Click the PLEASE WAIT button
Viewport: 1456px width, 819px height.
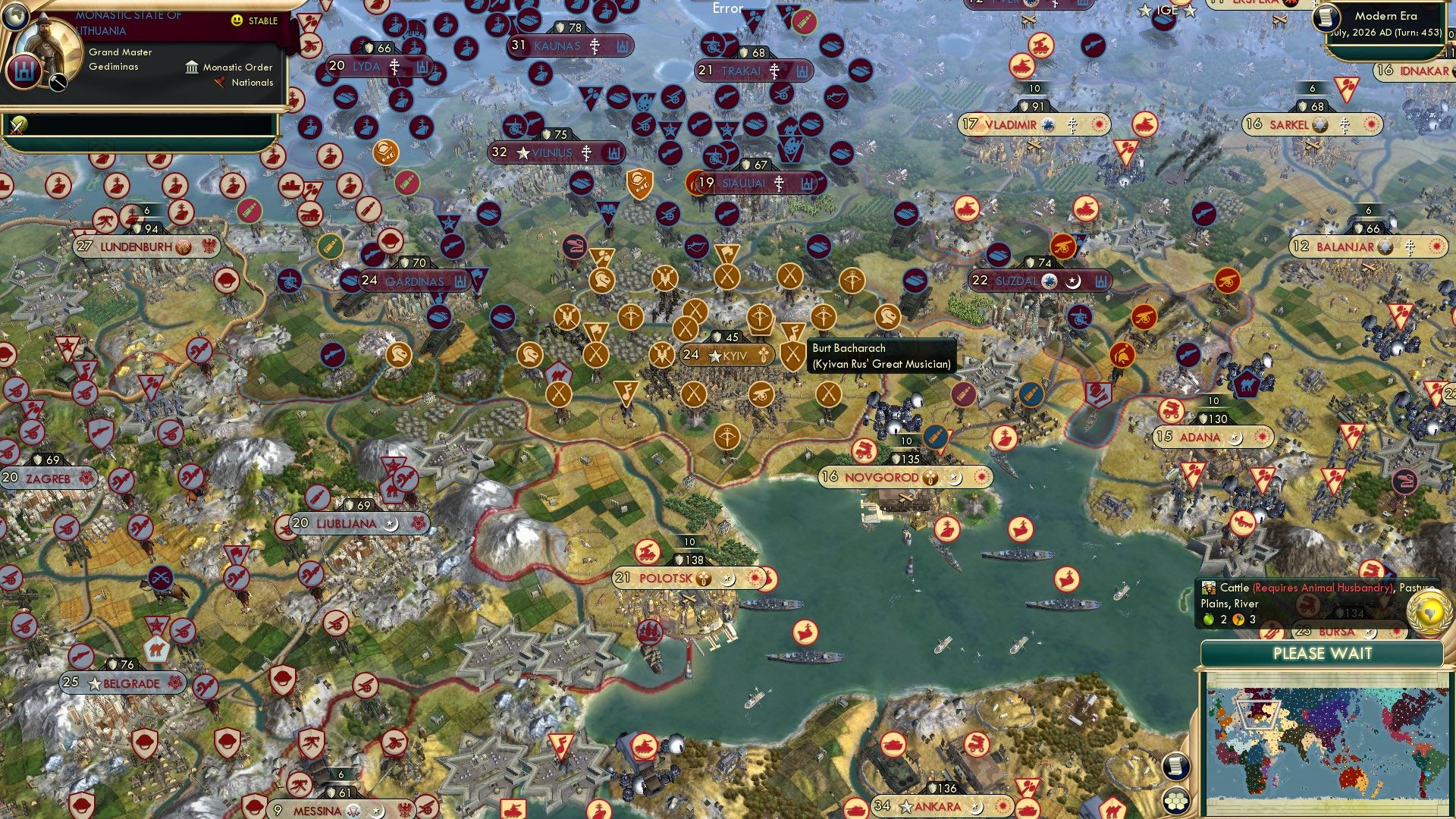(x=1324, y=654)
